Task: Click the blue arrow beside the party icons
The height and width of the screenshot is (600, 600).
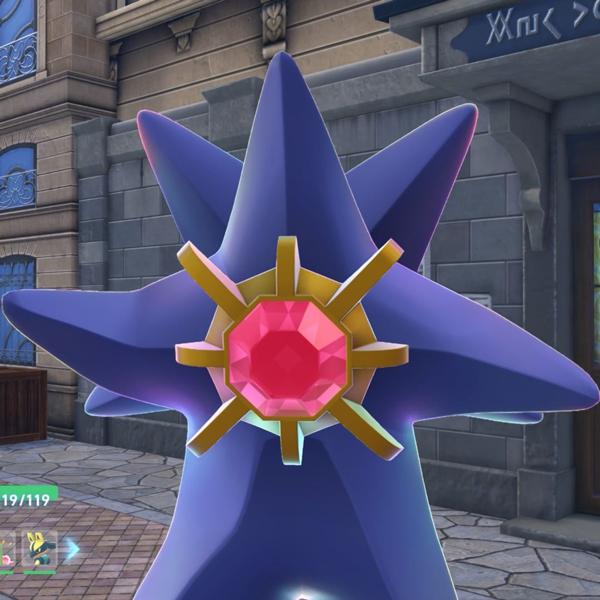Action: coord(72,548)
